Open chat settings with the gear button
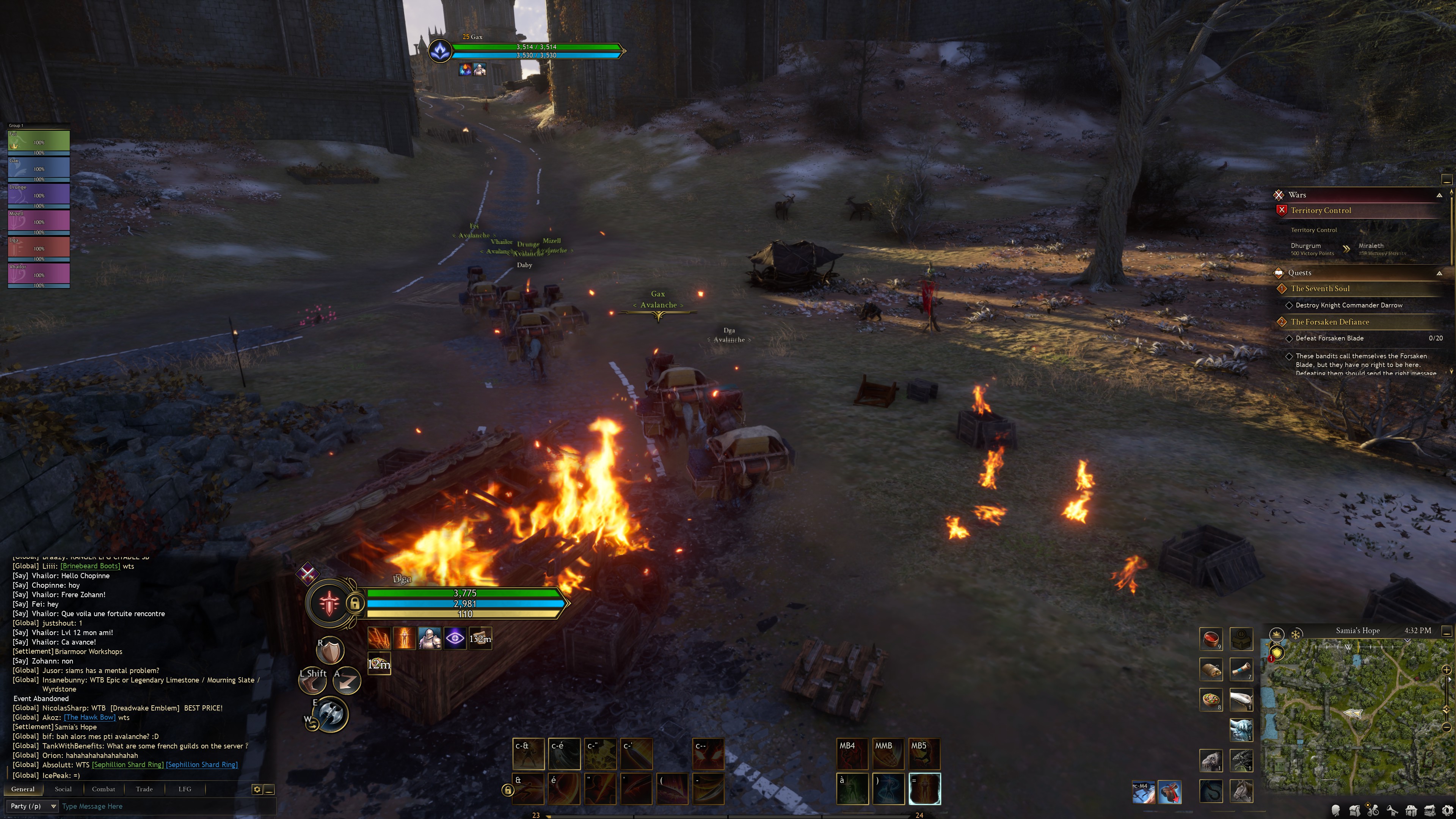The image size is (1456, 819). 257,789
